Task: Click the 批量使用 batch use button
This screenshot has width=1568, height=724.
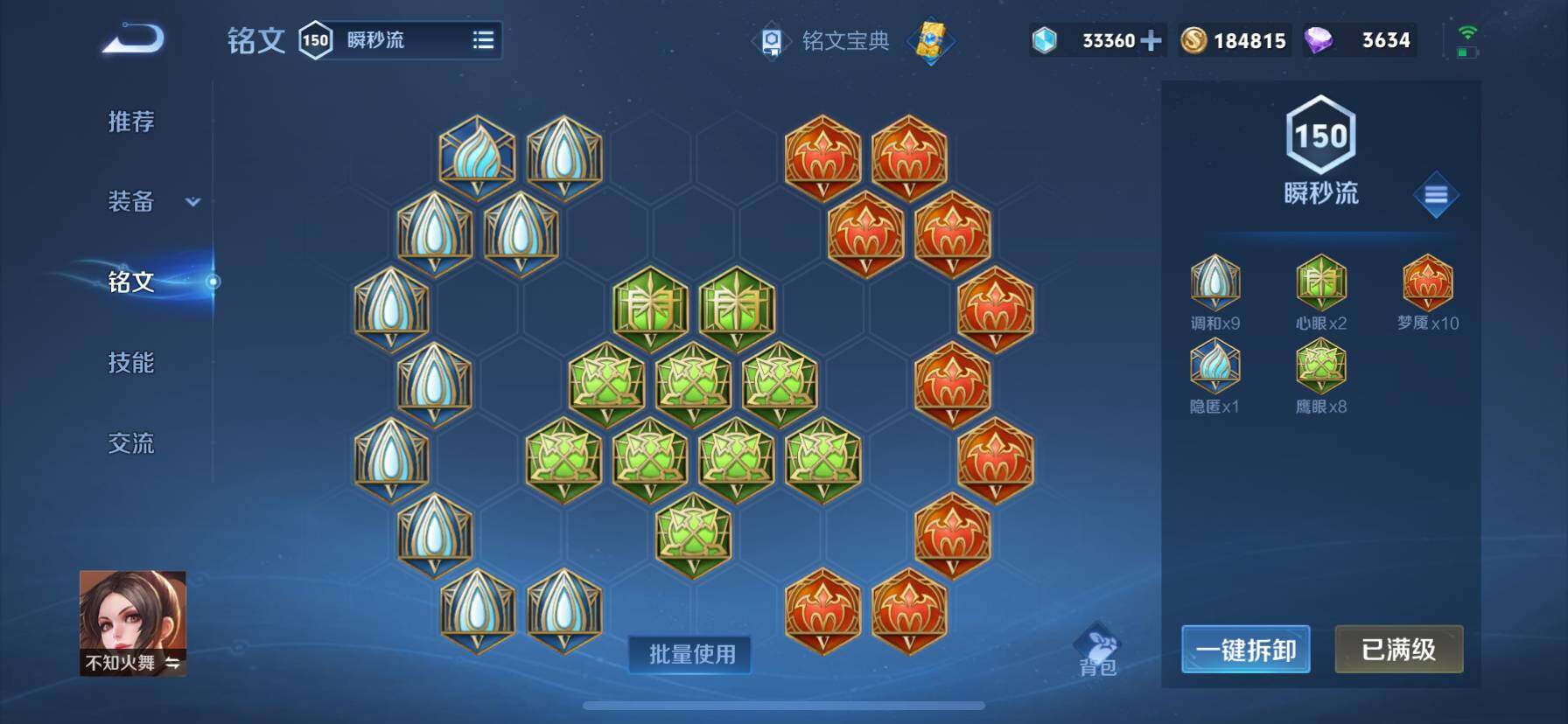Action: (690, 654)
